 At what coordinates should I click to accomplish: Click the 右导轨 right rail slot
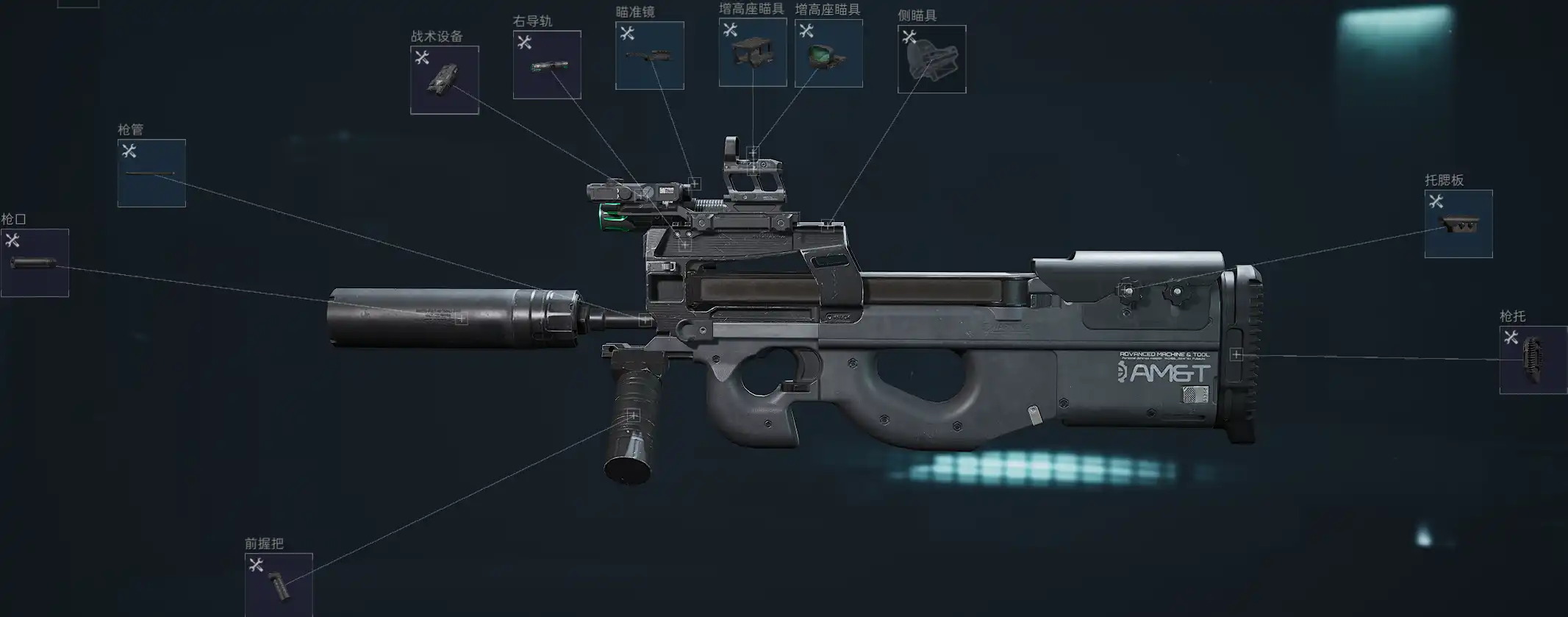[547, 65]
